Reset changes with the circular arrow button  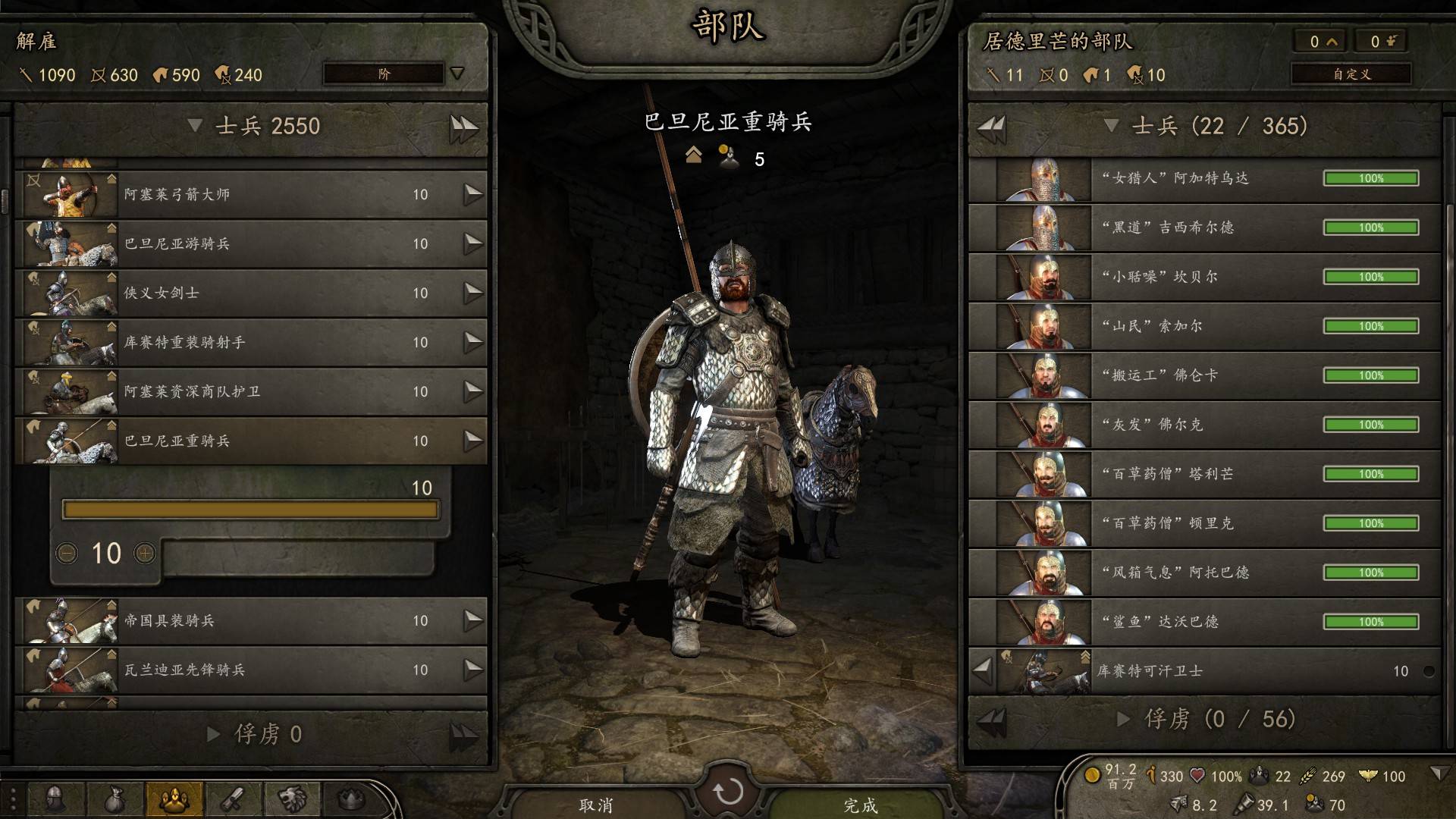pyautogui.click(x=728, y=792)
